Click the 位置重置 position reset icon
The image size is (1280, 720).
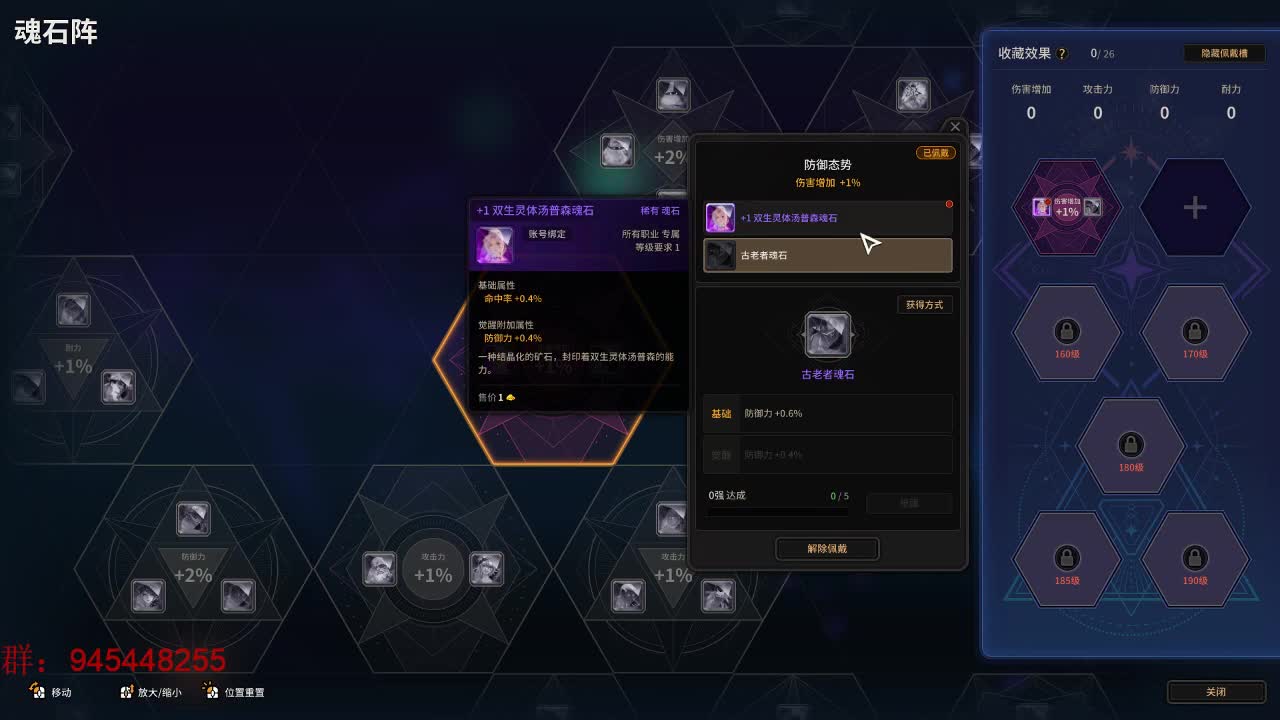210,692
